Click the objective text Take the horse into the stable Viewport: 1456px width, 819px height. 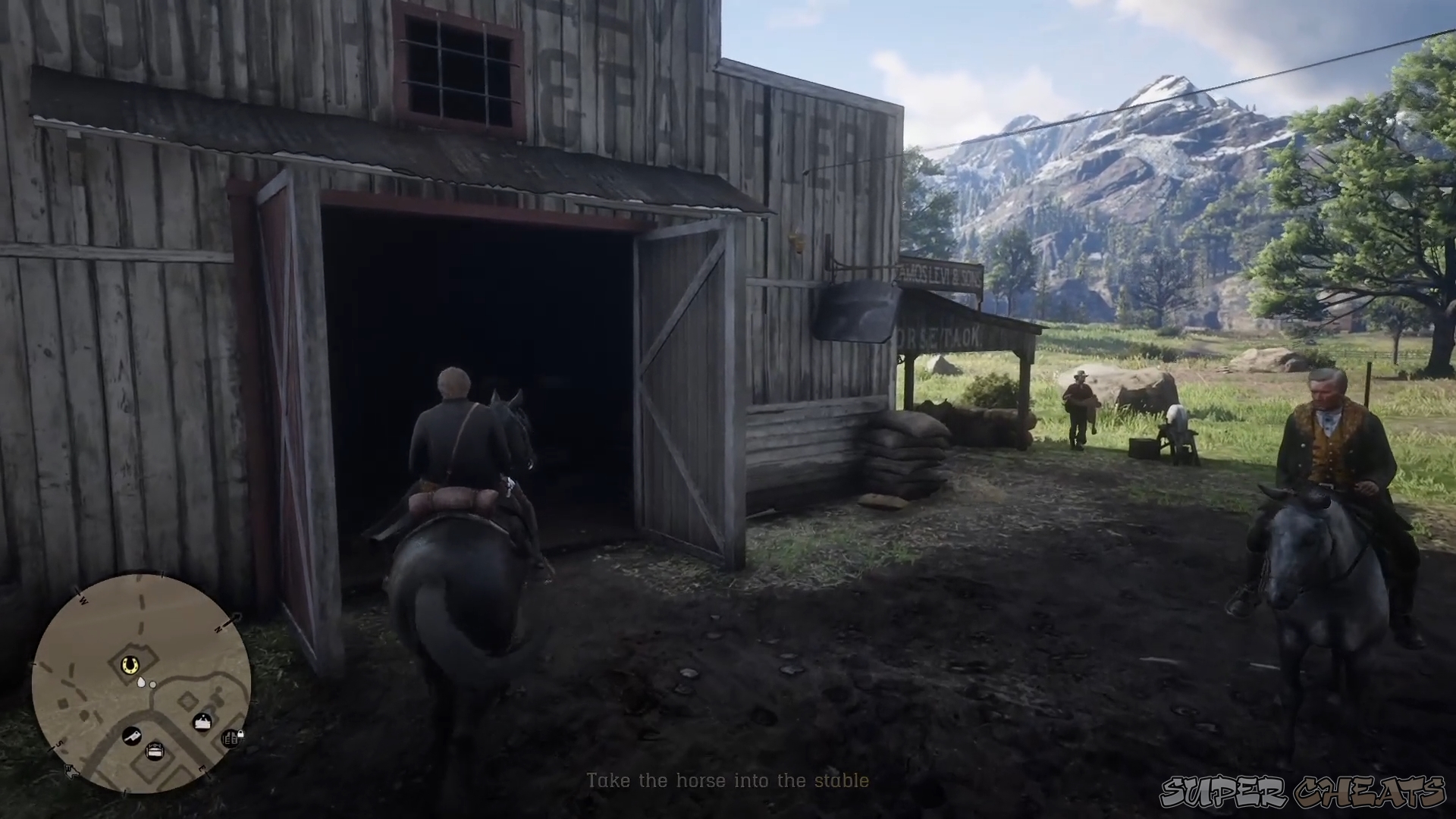(728, 781)
